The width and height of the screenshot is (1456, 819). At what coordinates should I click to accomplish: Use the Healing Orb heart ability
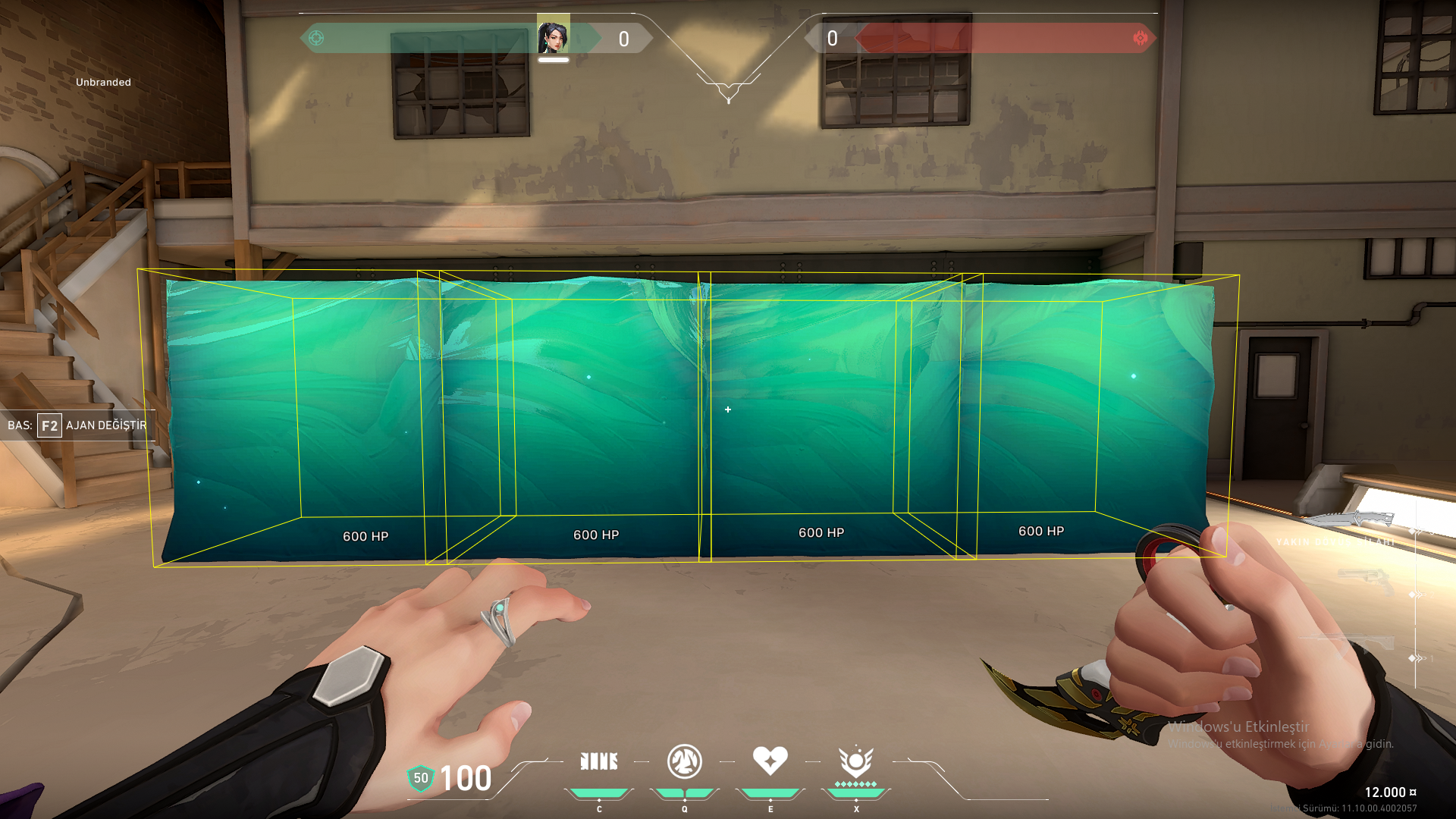770,761
